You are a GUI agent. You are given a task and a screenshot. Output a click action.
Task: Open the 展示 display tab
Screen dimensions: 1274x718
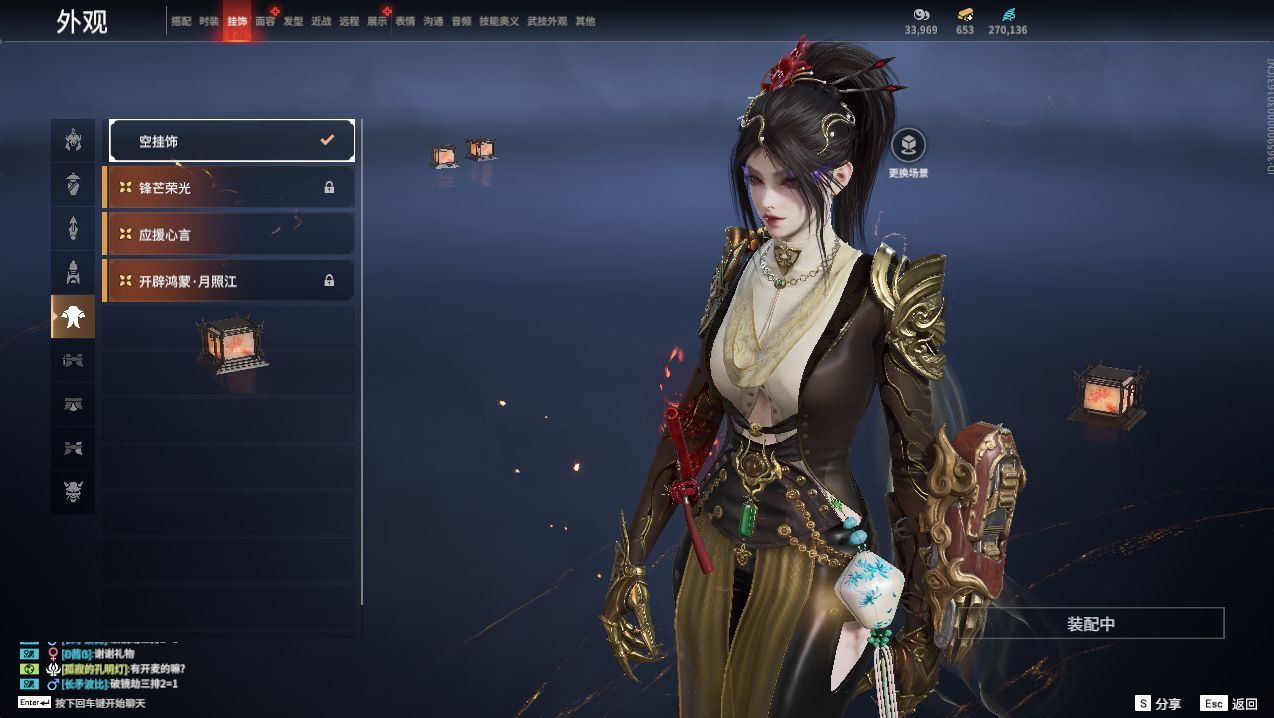click(x=377, y=21)
